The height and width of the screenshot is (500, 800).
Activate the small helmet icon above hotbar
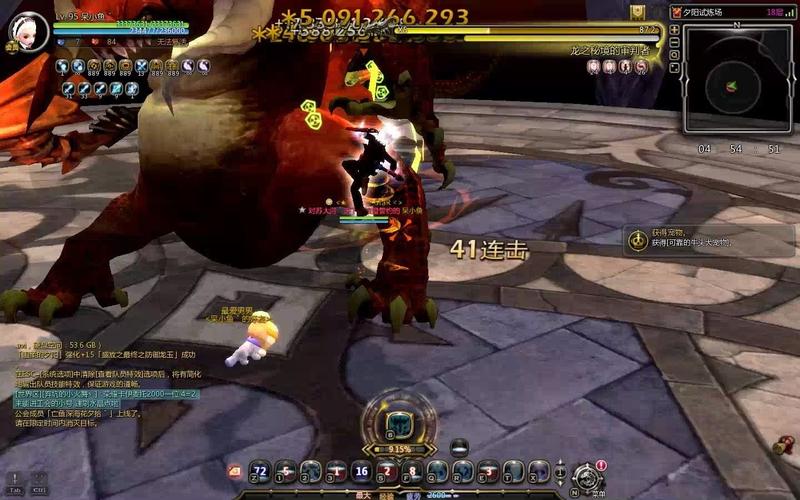click(x=459, y=445)
